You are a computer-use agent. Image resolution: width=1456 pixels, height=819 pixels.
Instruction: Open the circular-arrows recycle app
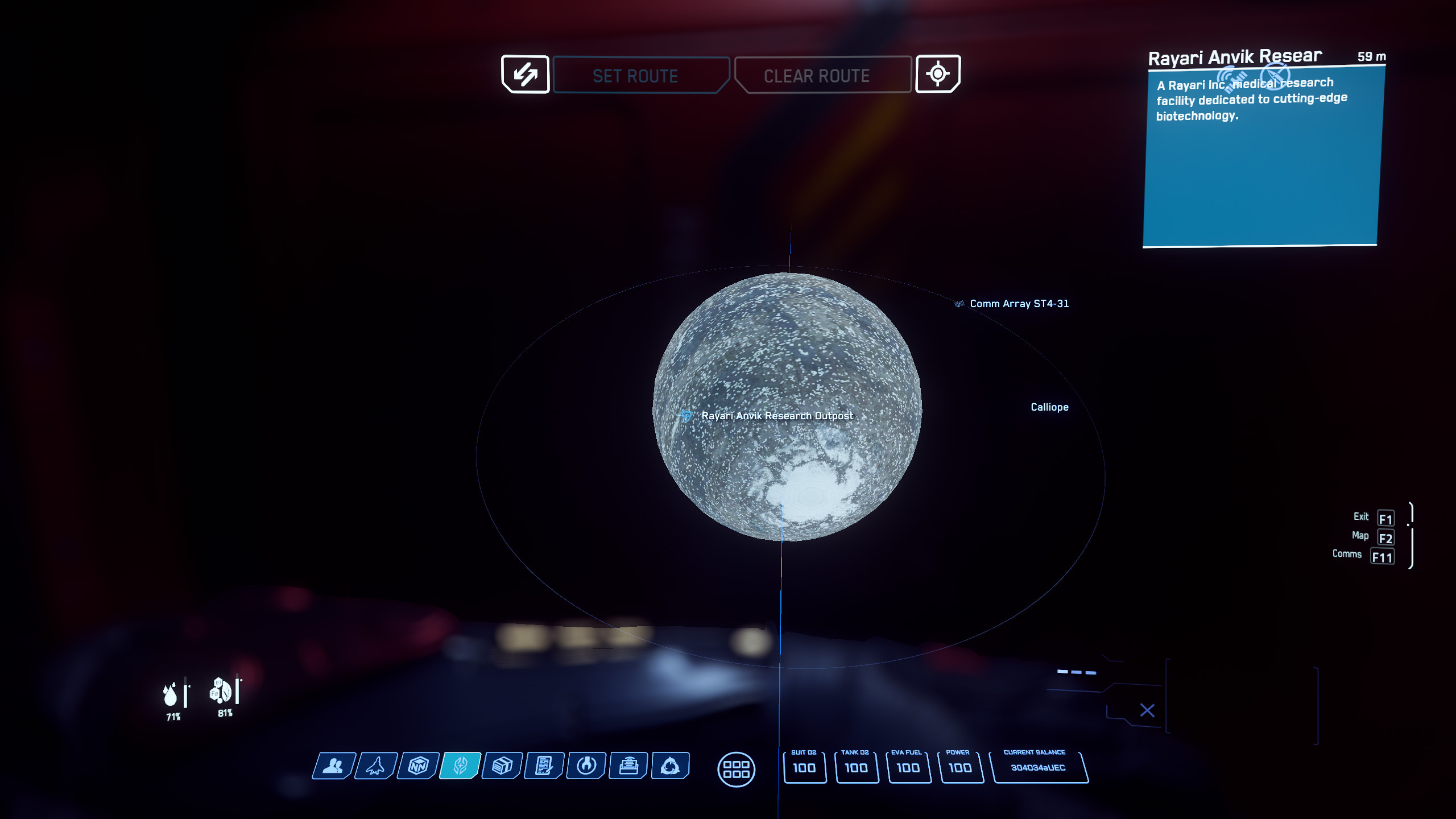(x=670, y=766)
